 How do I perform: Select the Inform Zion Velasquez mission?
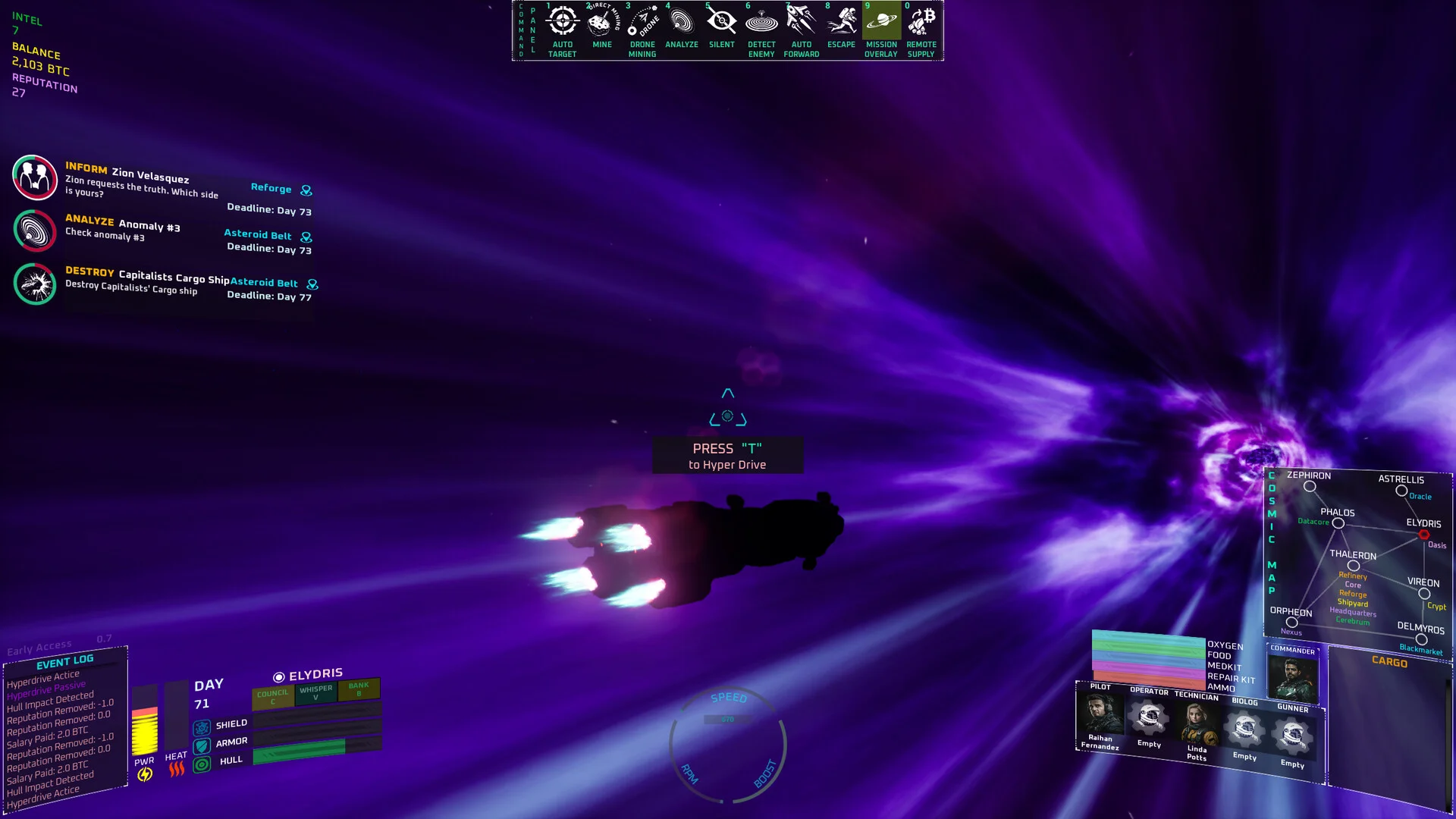[x=35, y=177]
